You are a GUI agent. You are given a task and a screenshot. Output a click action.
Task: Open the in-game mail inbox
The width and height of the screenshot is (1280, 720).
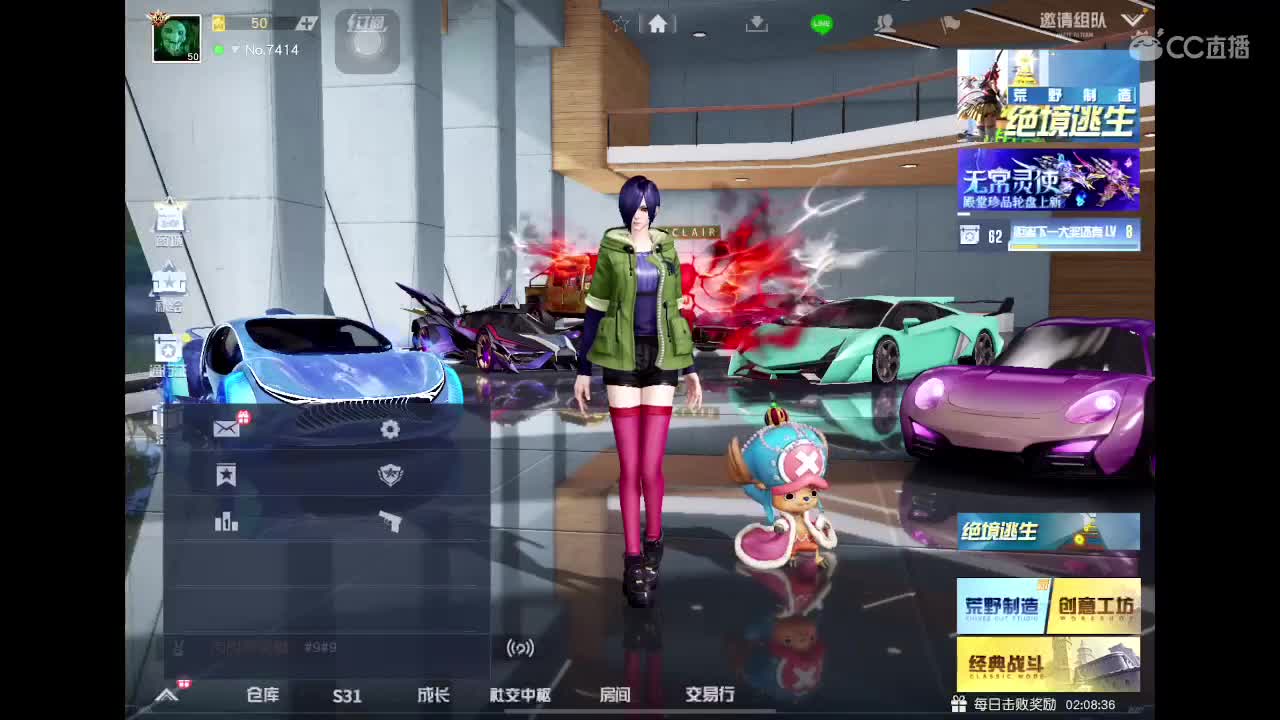226,428
